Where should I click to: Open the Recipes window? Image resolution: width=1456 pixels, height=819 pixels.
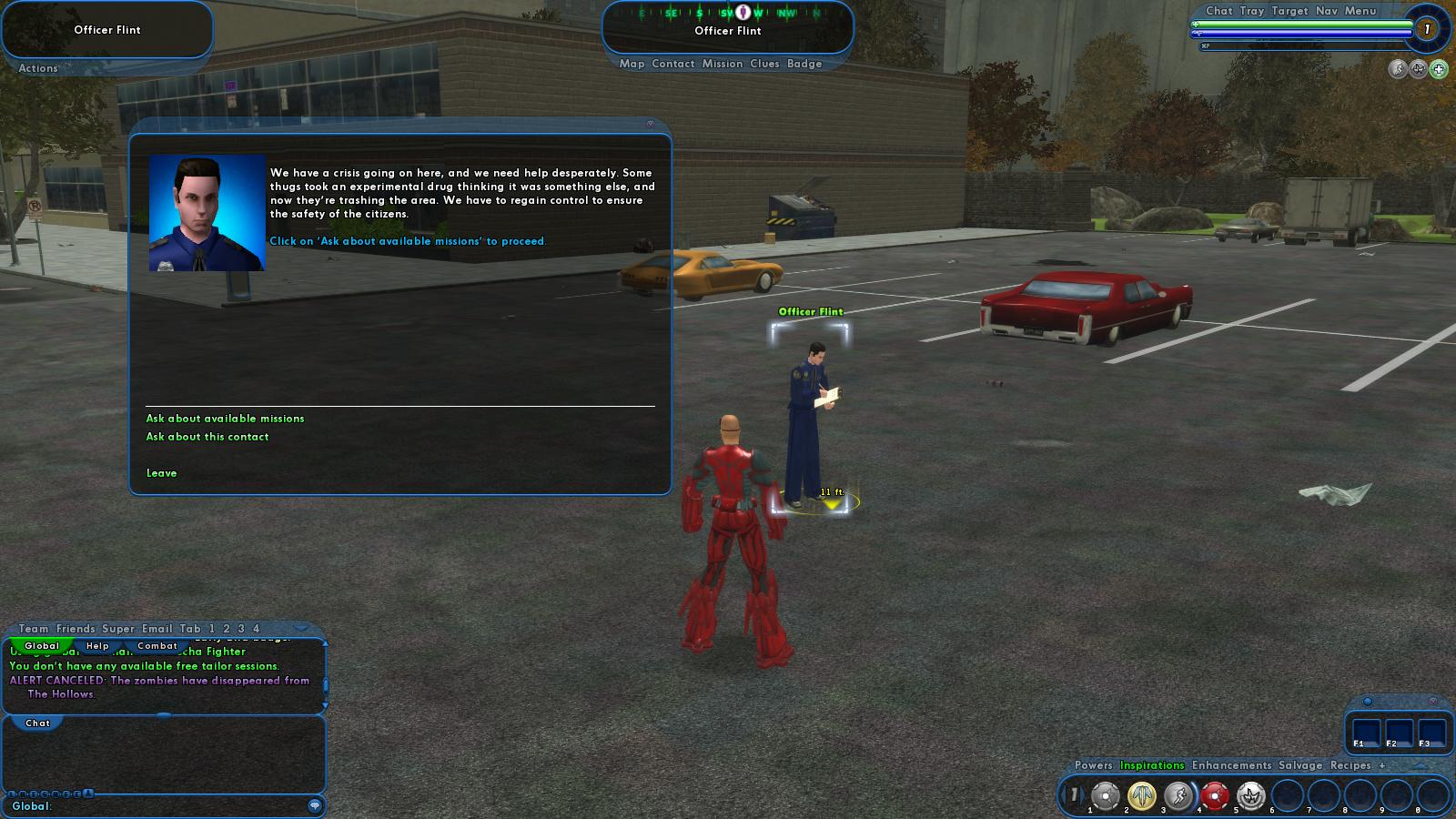click(x=1350, y=765)
